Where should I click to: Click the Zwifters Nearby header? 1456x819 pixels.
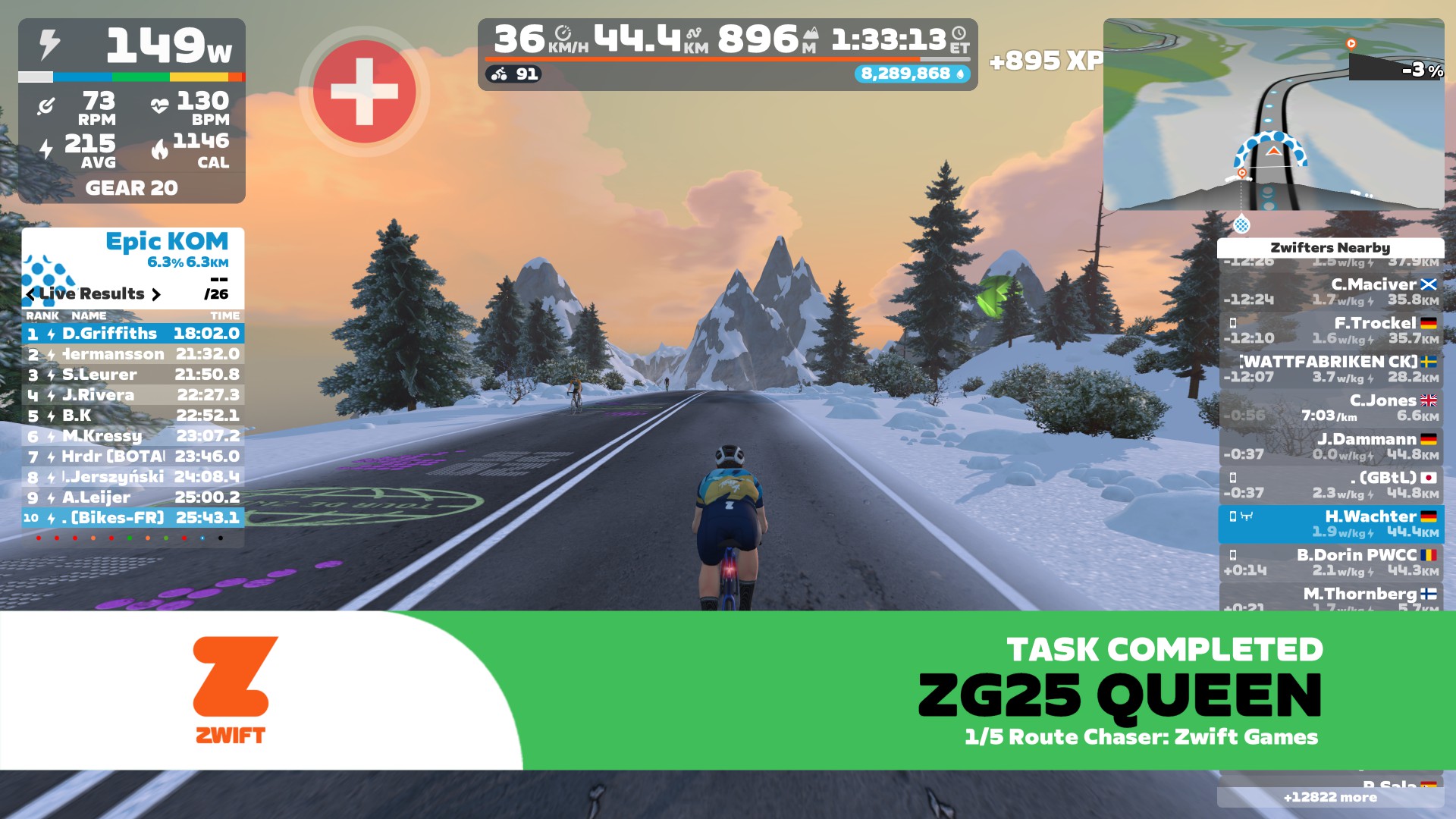tap(1330, 248)
